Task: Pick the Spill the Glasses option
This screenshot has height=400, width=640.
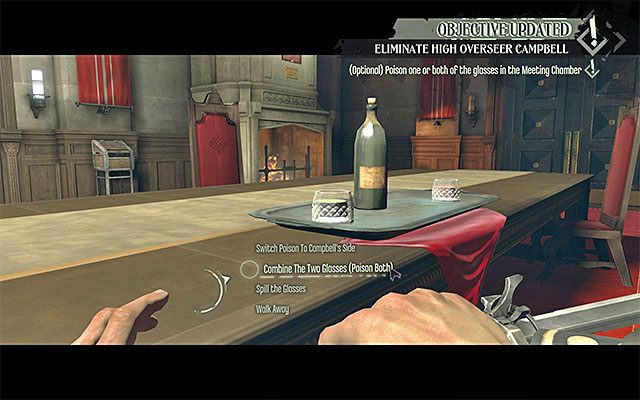Action: [279, 288]
